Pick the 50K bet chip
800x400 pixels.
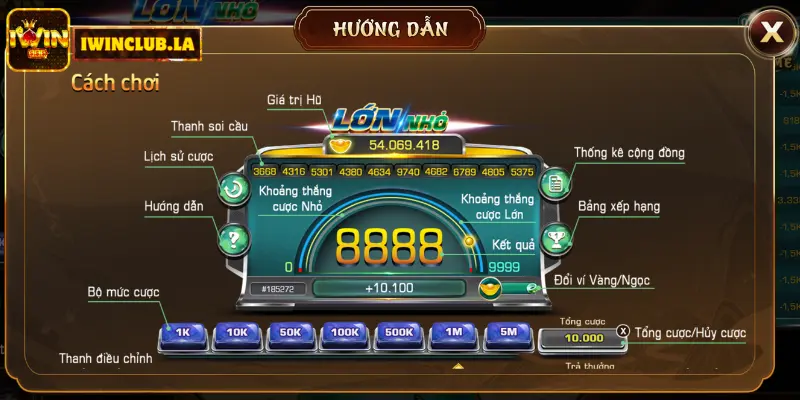pyautogui.click(x=291, y=332)
